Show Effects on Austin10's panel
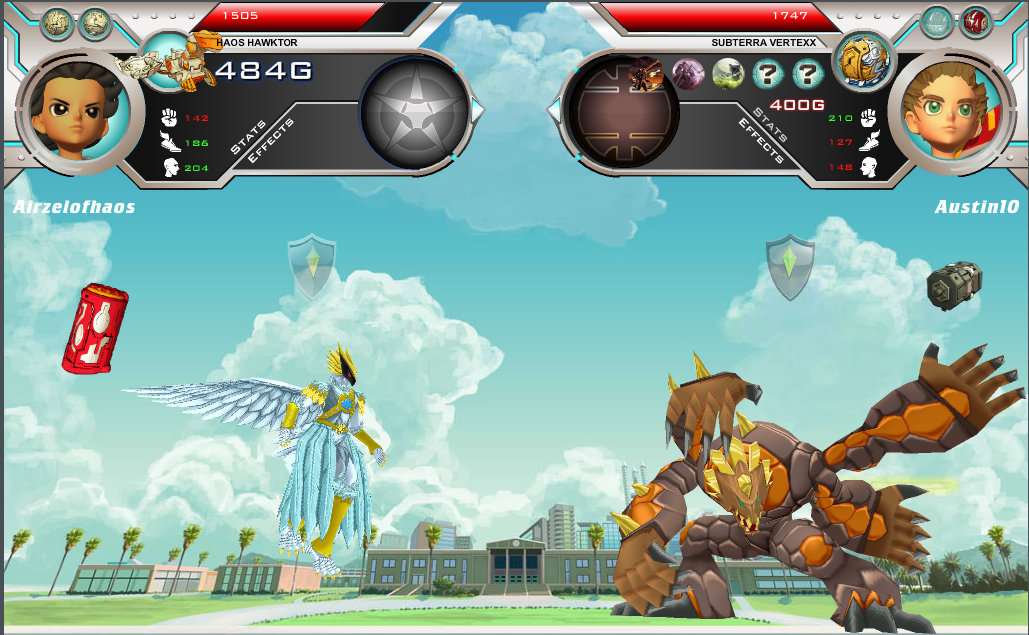 pyautogui.click(x=759, y=141)
